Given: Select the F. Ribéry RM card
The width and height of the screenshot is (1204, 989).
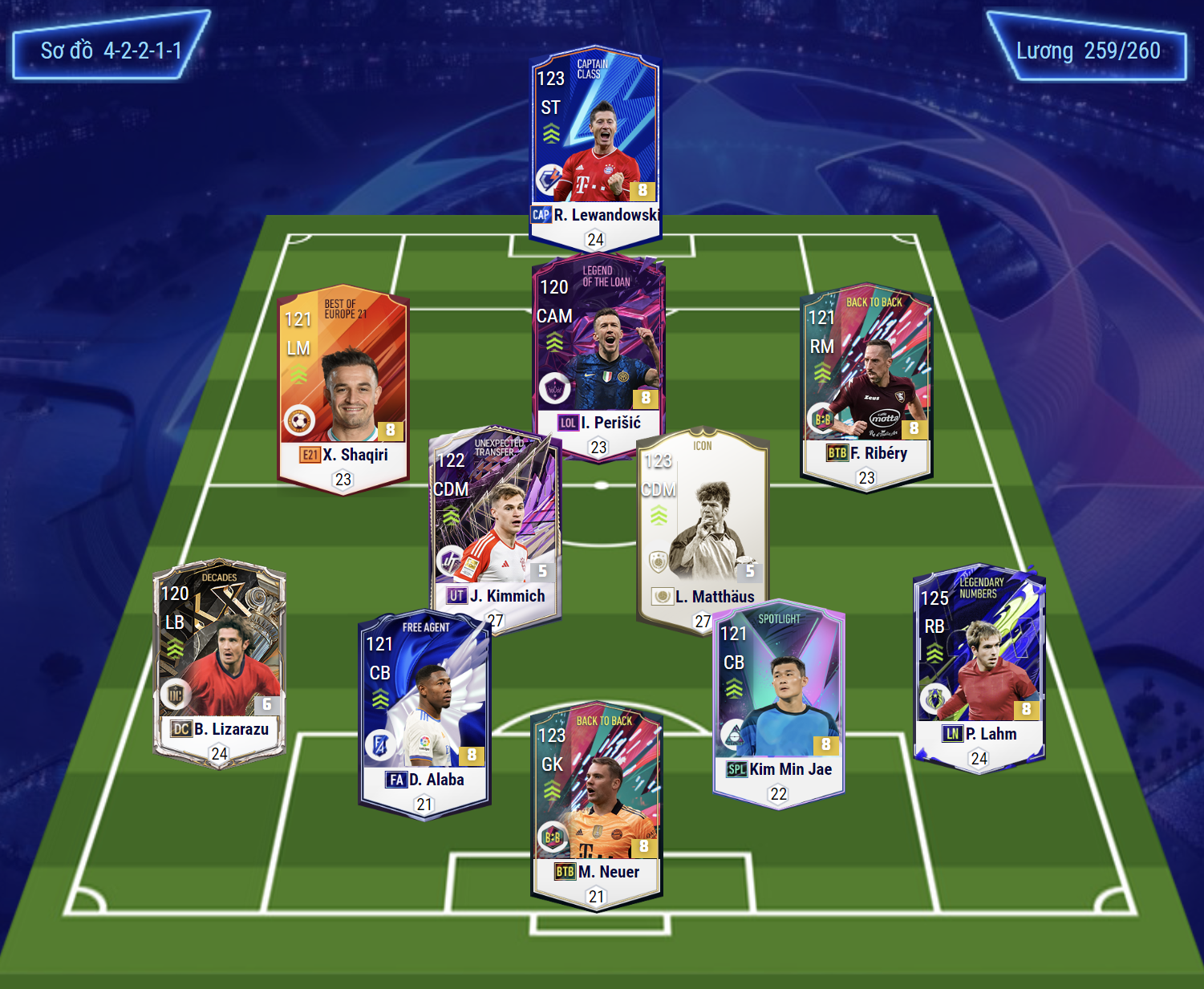Looking at the screenshot, I should [866, 383].
